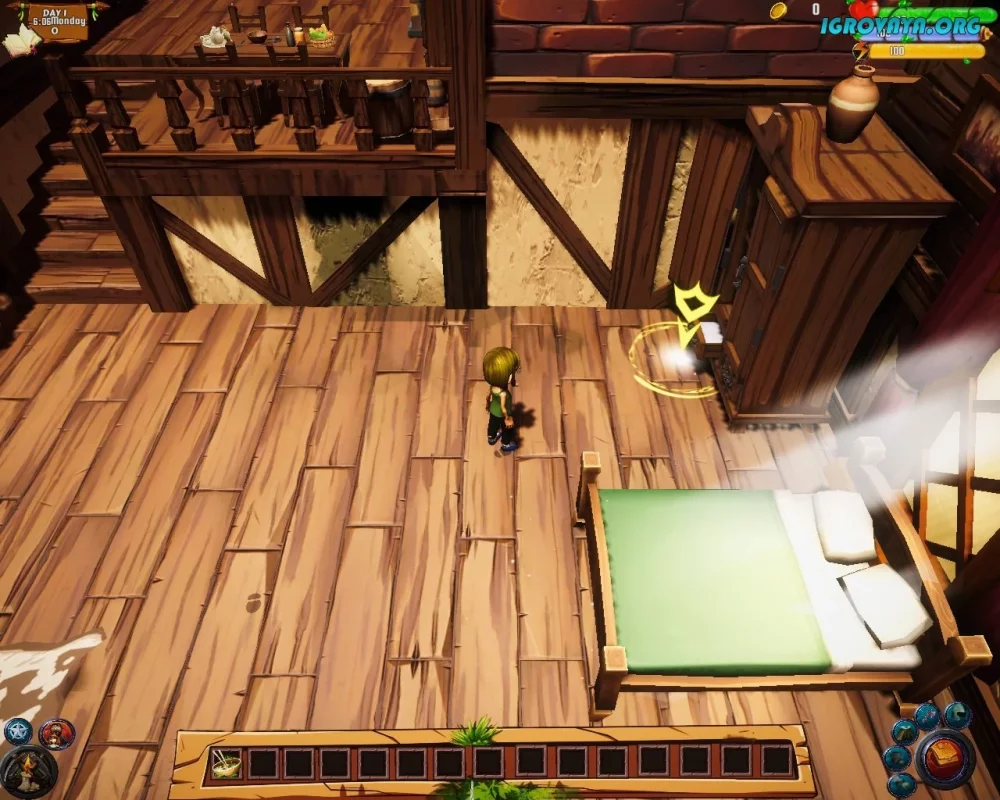1000x800 pixels.
Task: Open the book icon beside the day sign
Action: point(20,40)
